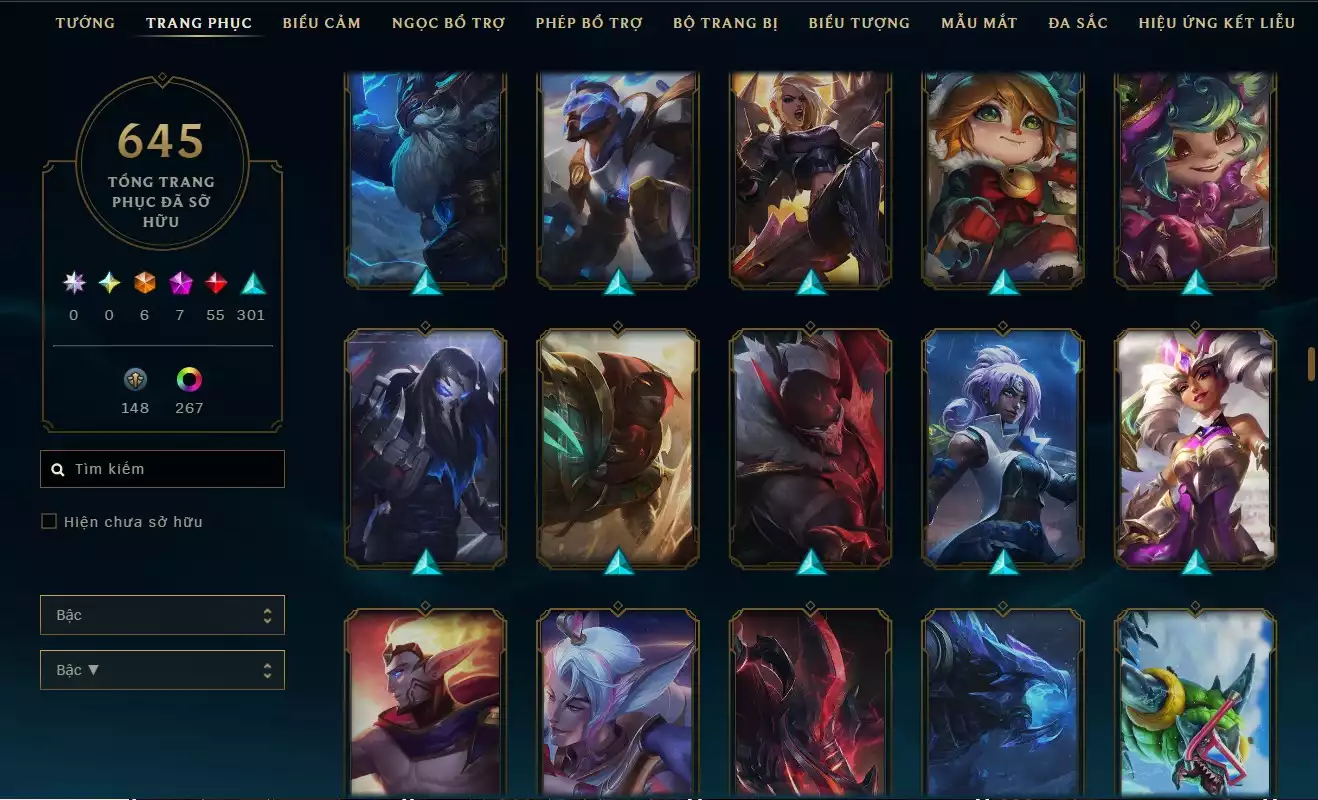Screen dimensions: 1318x800
Task: Open the 'Bậc ▼' sort order dropdown
Action: click(162, 669)
